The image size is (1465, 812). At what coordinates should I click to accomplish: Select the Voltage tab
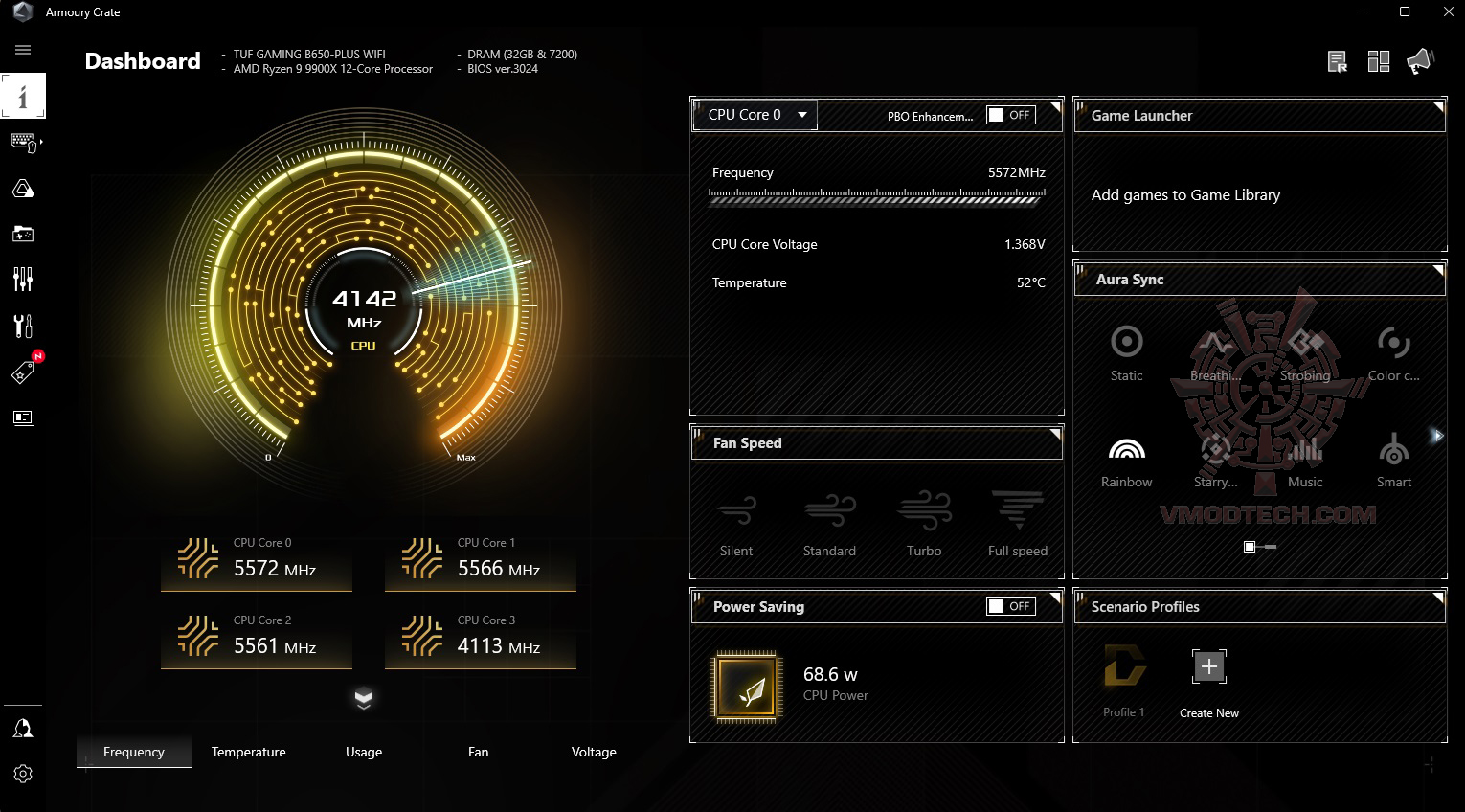[594, 752]
